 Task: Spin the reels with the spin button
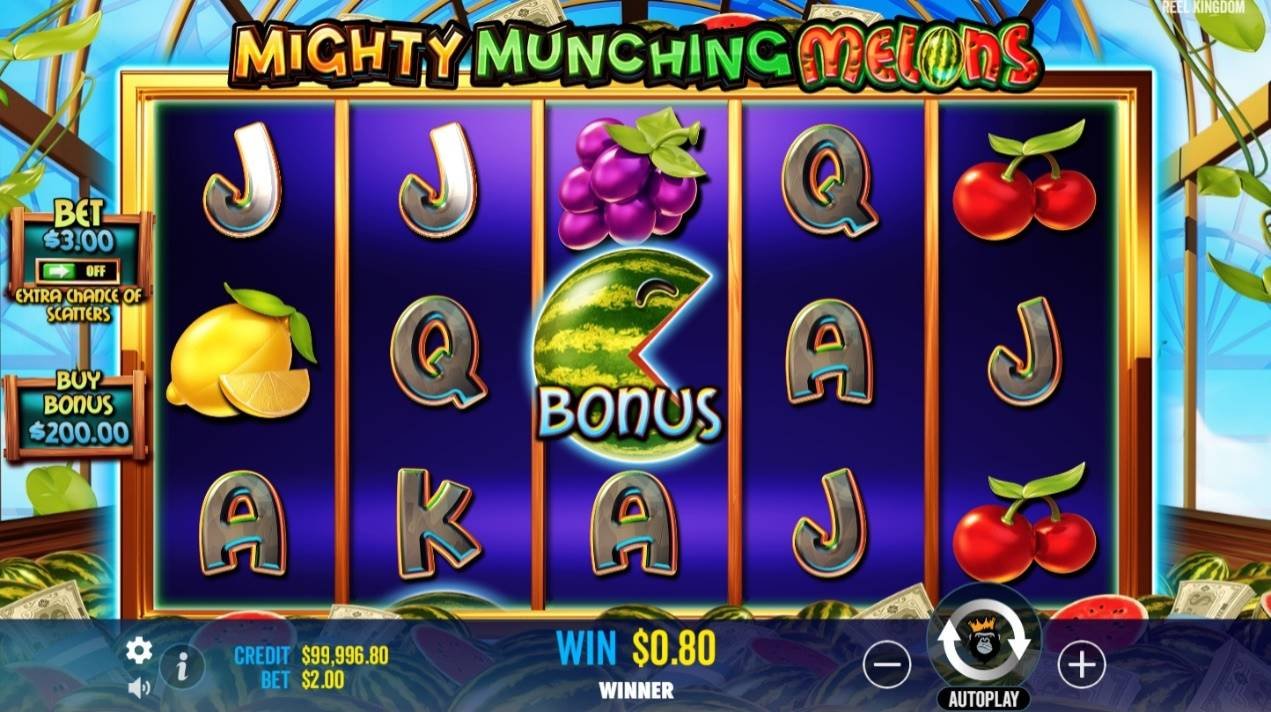(x=984, y=639)
